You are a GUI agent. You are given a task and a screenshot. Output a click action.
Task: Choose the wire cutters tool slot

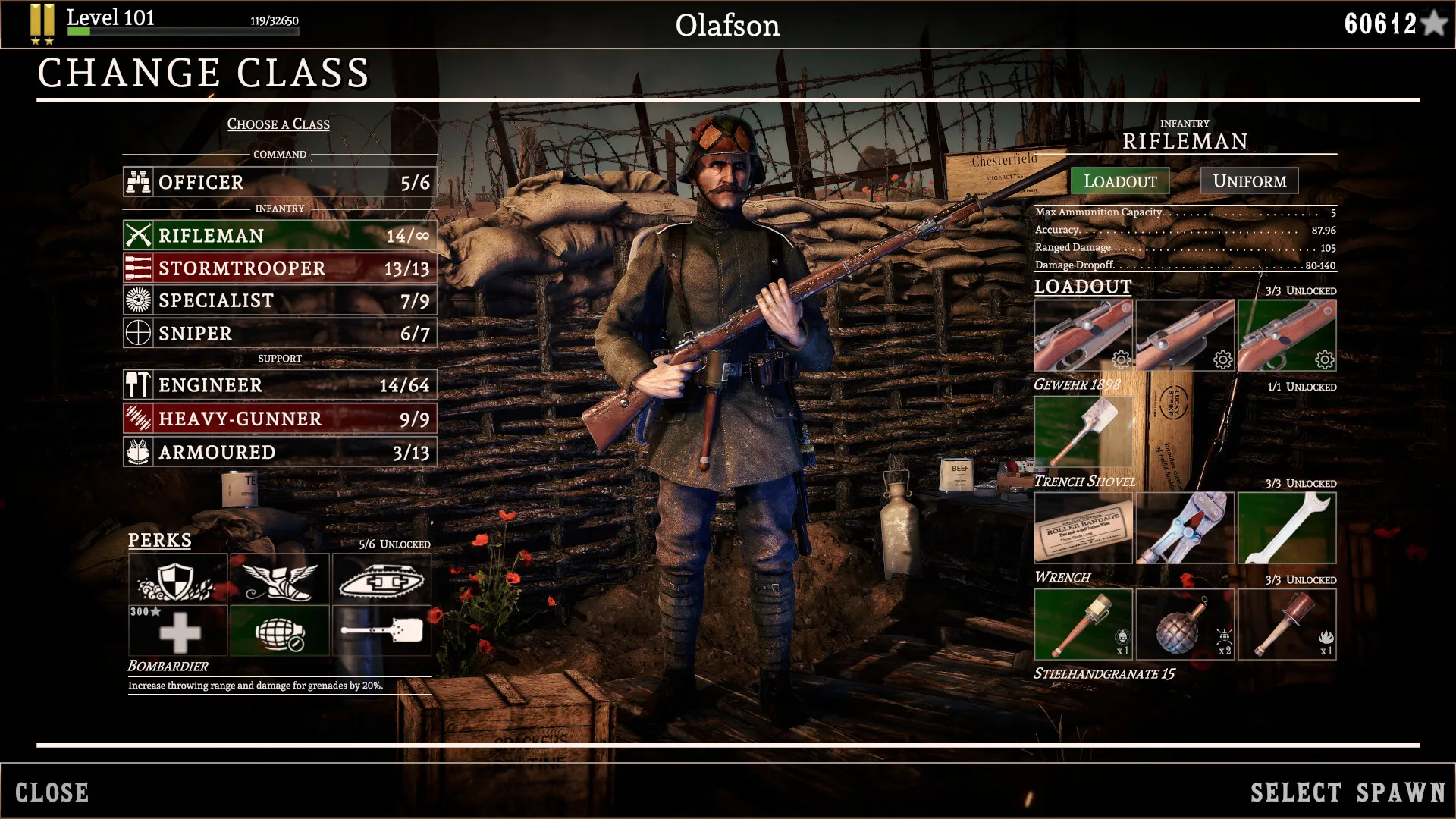[1185, 528]
